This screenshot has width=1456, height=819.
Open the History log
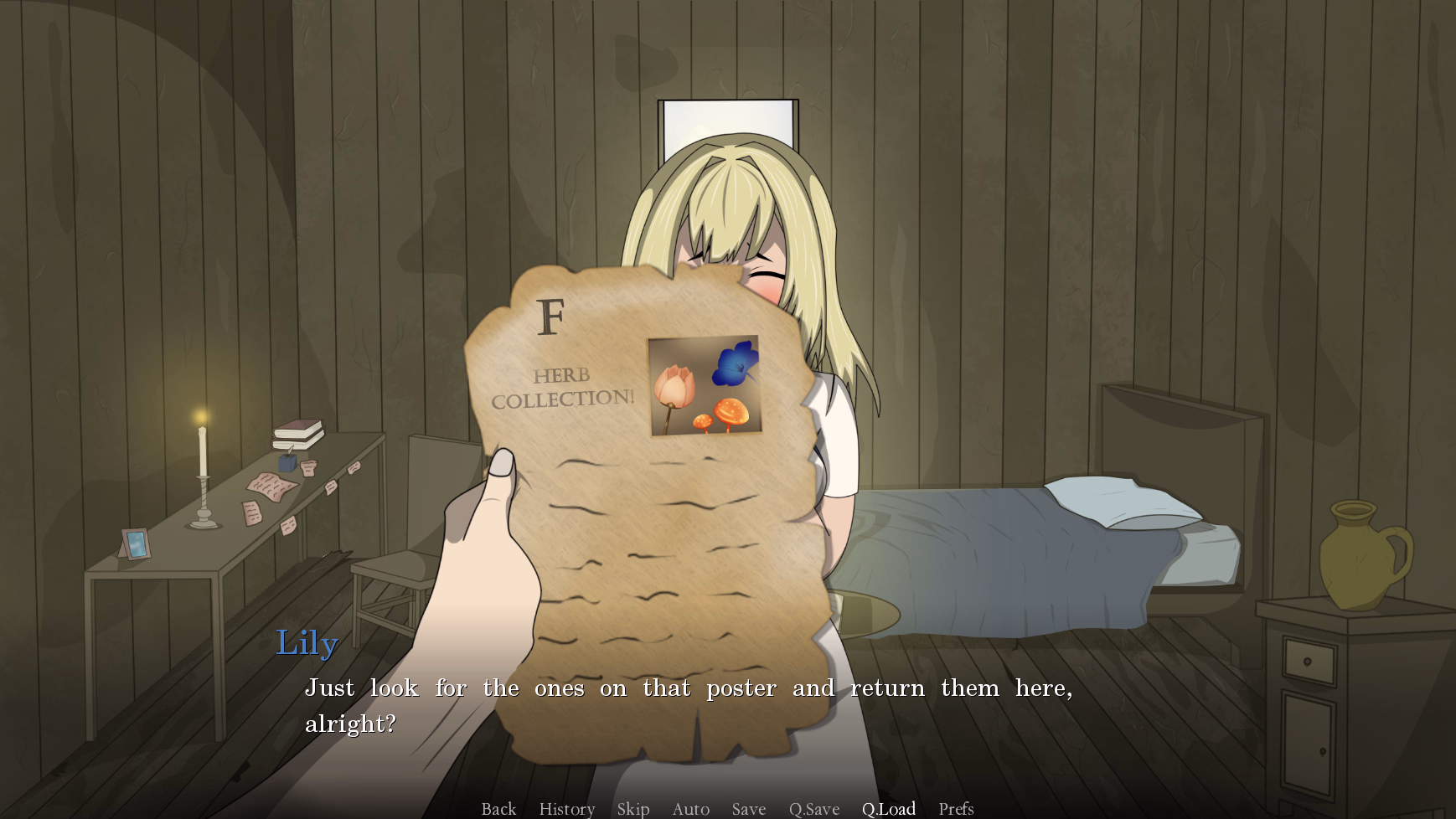click(566, 807)
